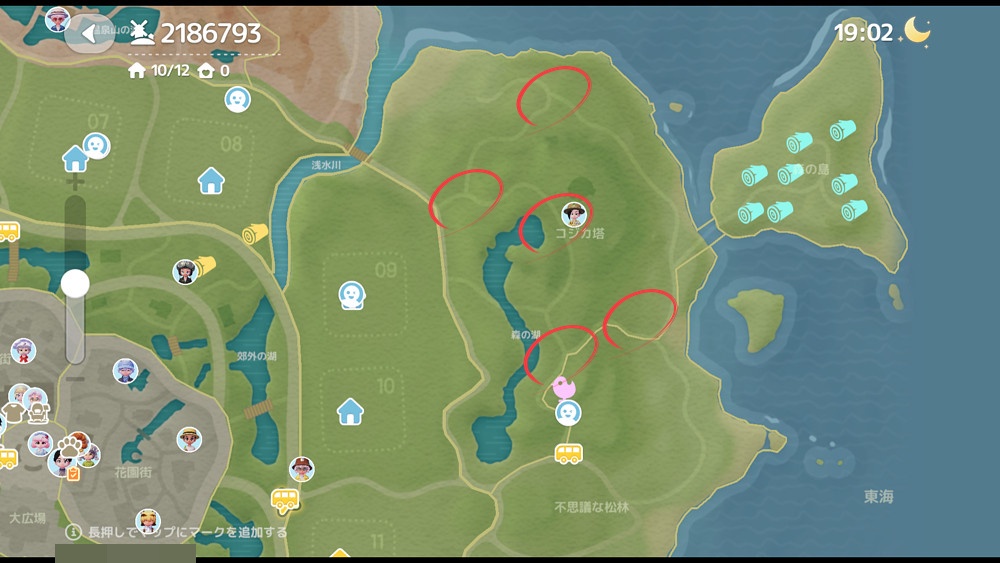Select the smiley marker below the pink bird
The image size is (1000, 563).
pyautogui.click(x=568, y=412)
